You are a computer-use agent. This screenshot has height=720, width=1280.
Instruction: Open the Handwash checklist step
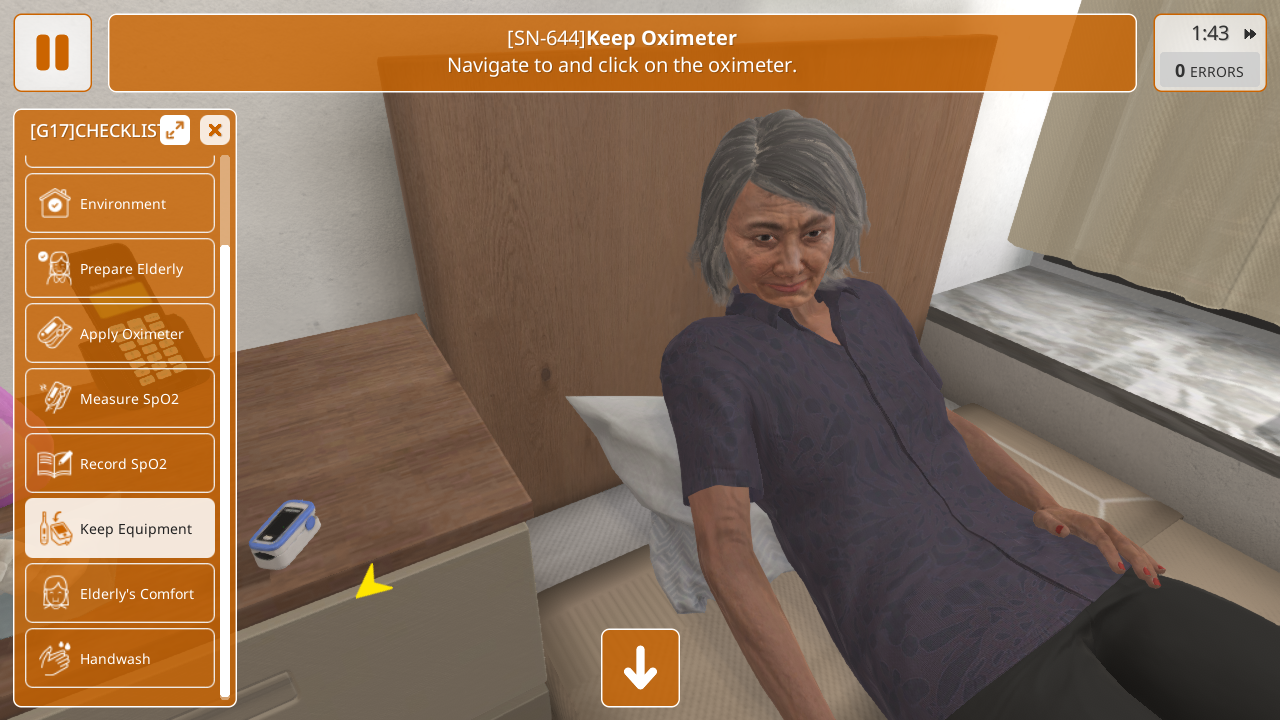[120, 658]
